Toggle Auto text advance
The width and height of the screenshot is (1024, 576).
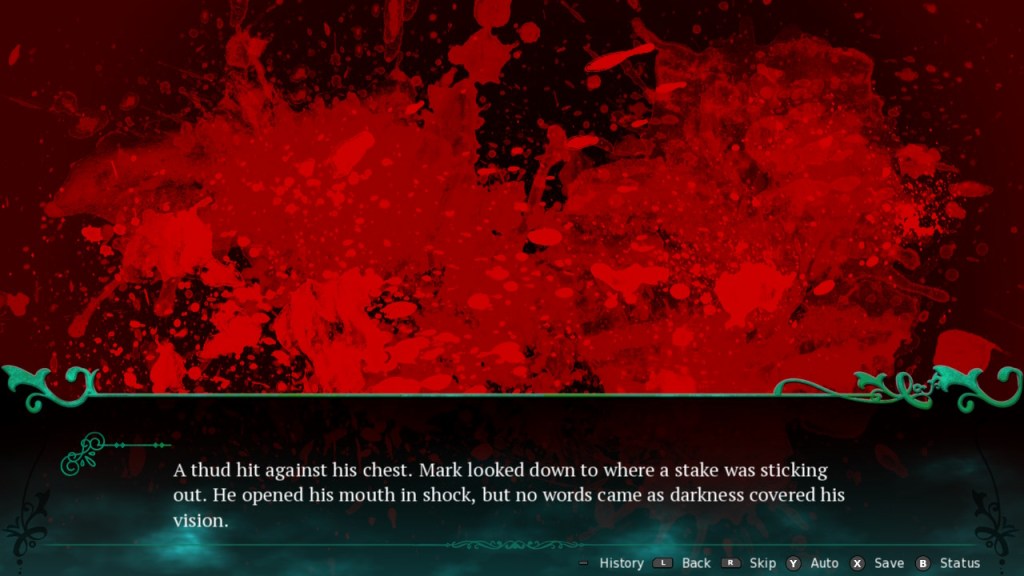click(824, 563)
